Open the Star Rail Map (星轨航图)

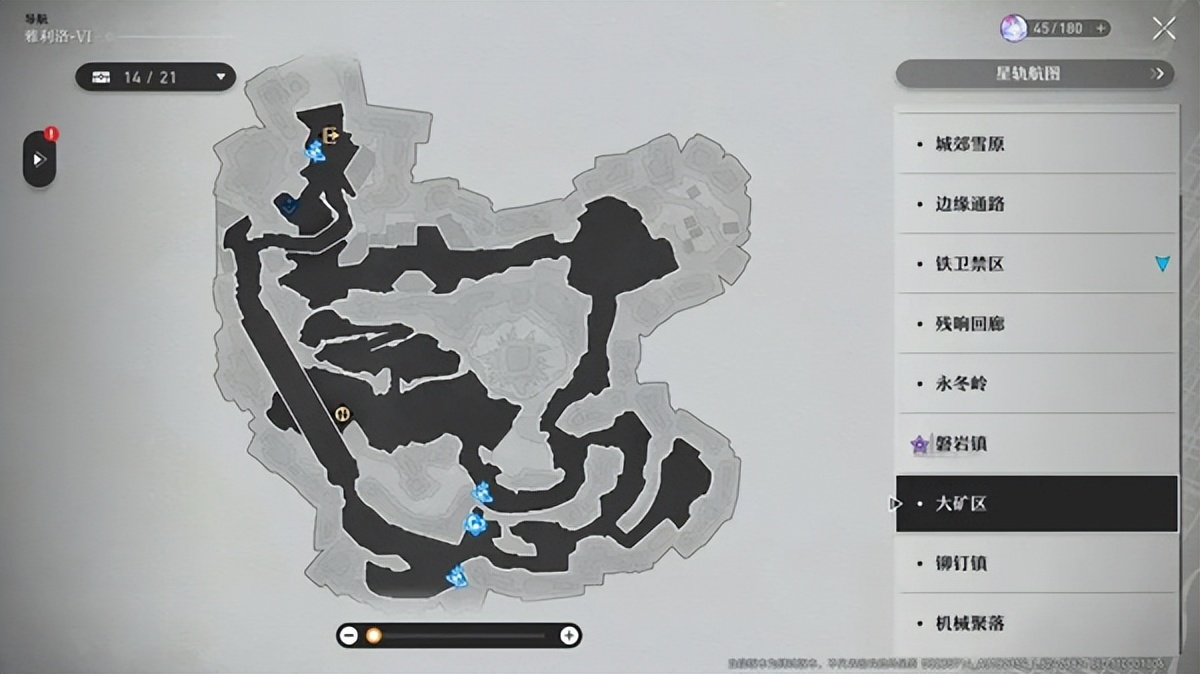click(1034, 73)
